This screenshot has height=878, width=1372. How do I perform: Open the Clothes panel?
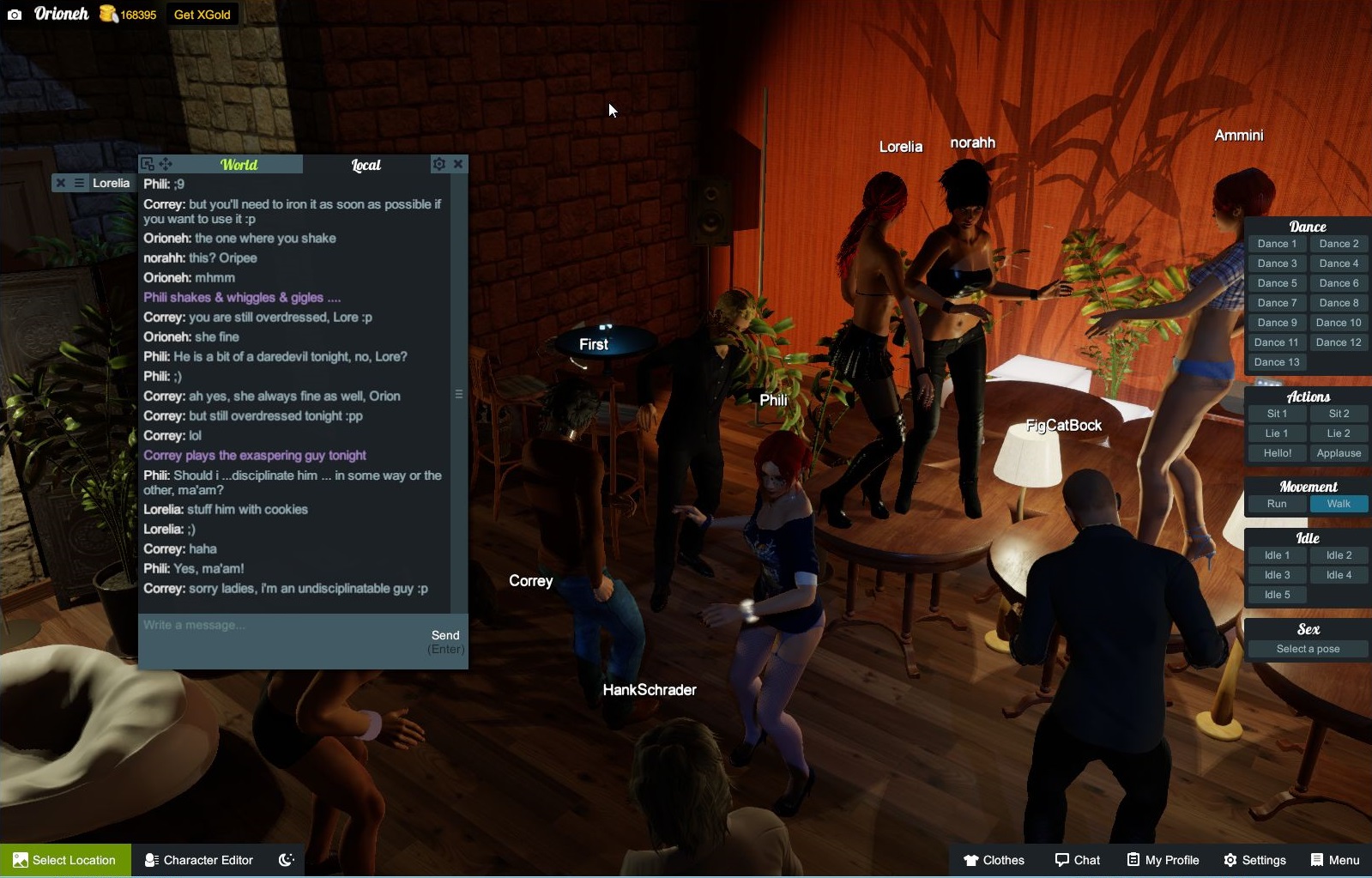click(x=995, y=859)
